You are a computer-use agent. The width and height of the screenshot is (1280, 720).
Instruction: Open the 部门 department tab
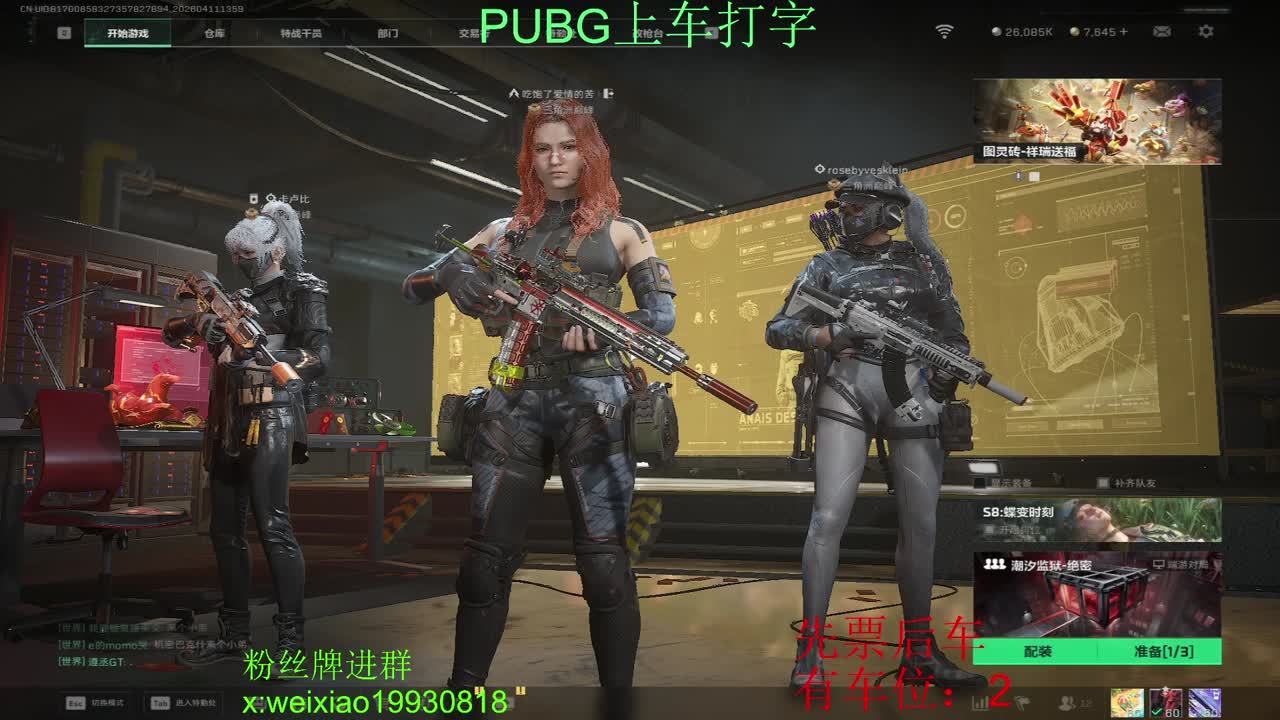tap(388, 33)
